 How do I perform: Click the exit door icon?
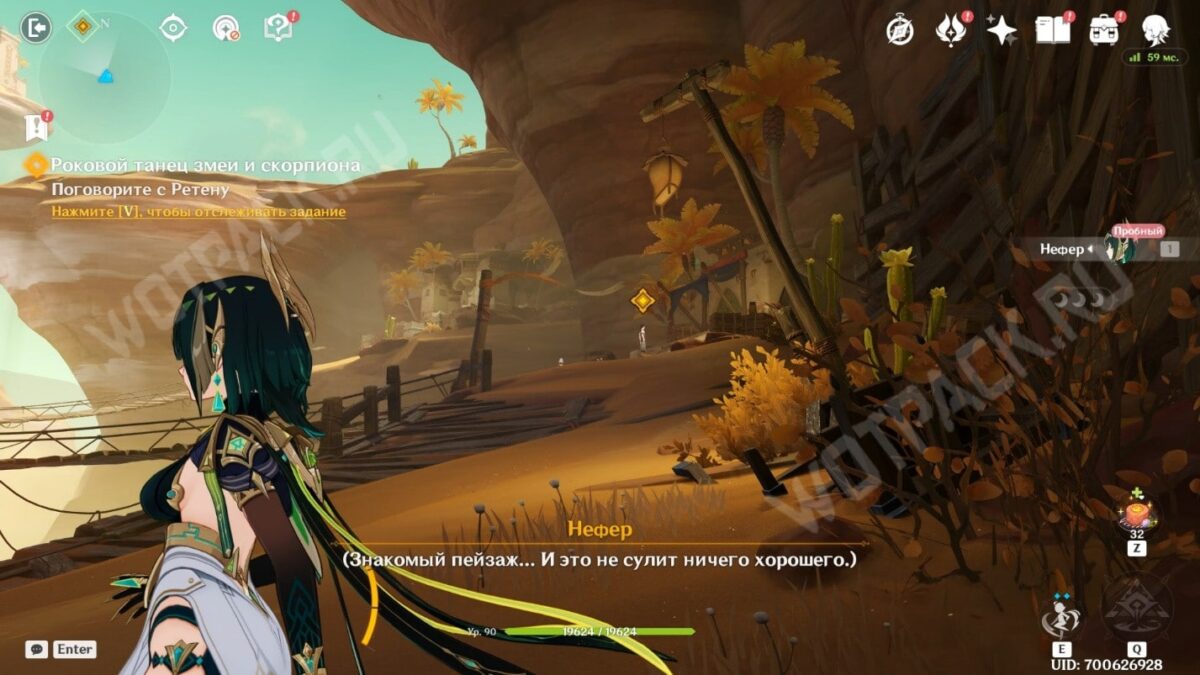coord(35,27)
